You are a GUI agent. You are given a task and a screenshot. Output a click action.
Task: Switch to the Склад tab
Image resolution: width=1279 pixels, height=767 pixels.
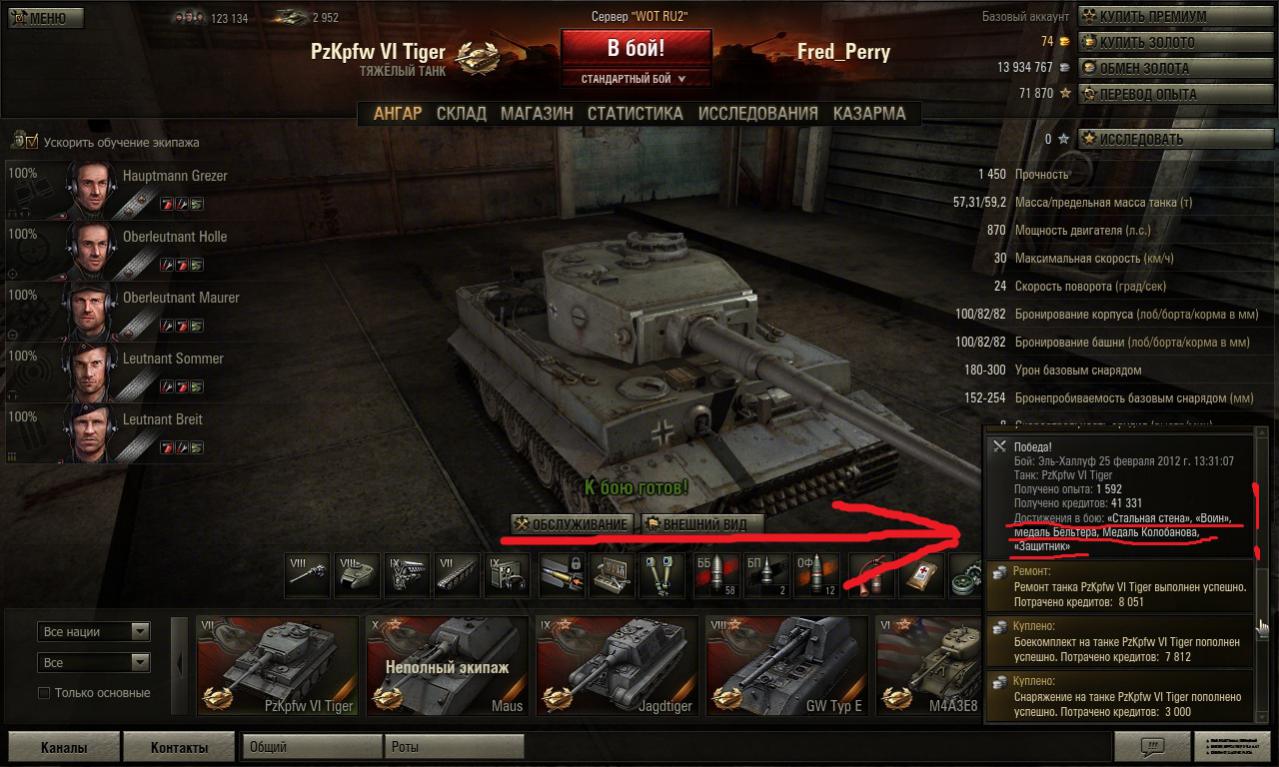pos(461,113)
